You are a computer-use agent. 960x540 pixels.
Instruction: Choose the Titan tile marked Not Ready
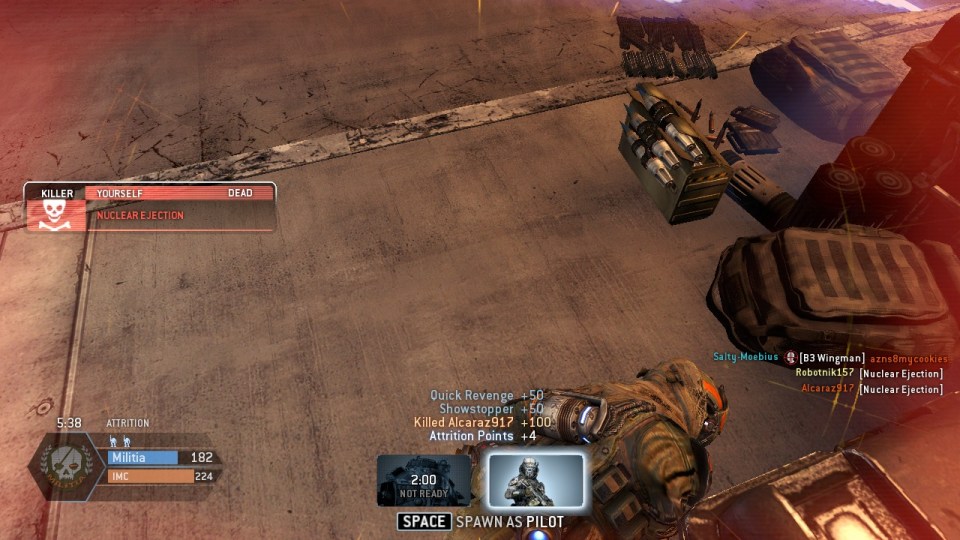click(424, 481)
